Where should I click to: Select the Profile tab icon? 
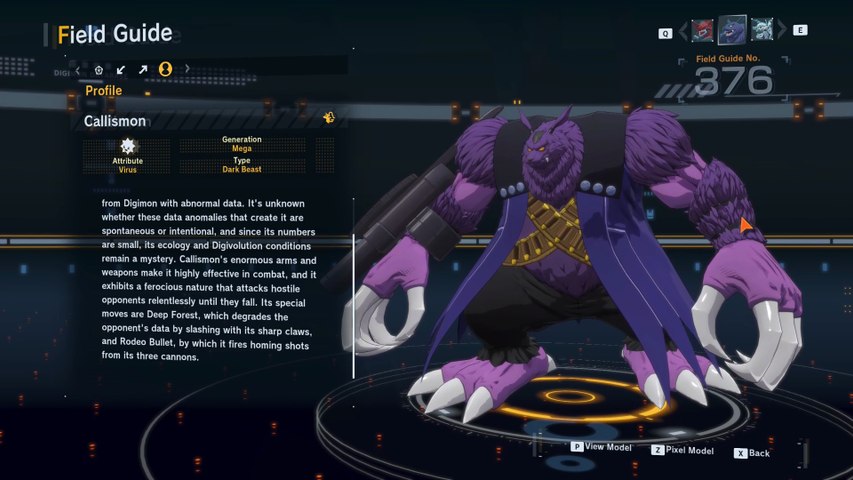(166, 69)
